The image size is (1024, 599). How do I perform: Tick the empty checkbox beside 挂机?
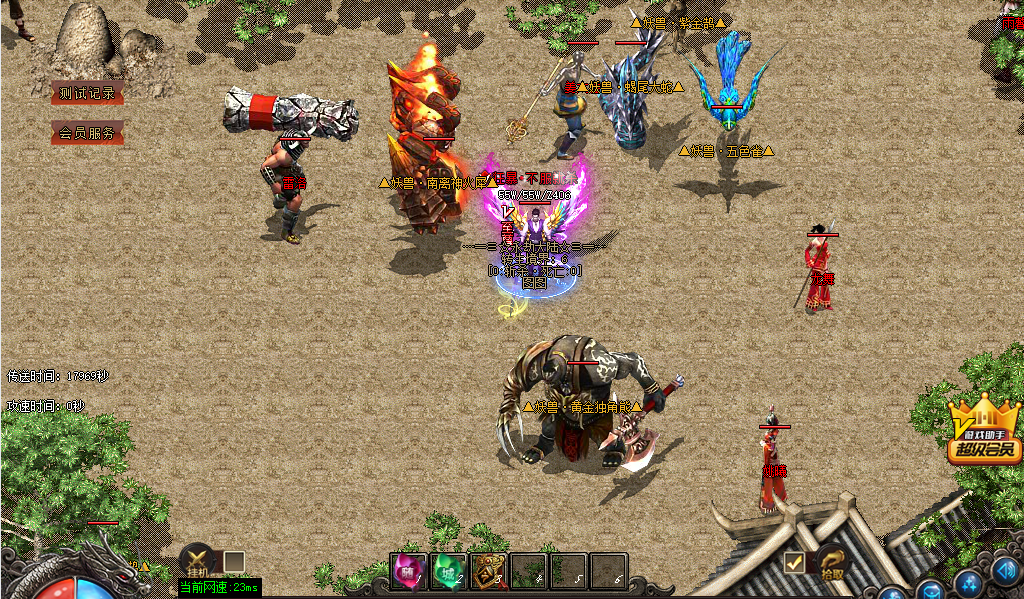233,561
